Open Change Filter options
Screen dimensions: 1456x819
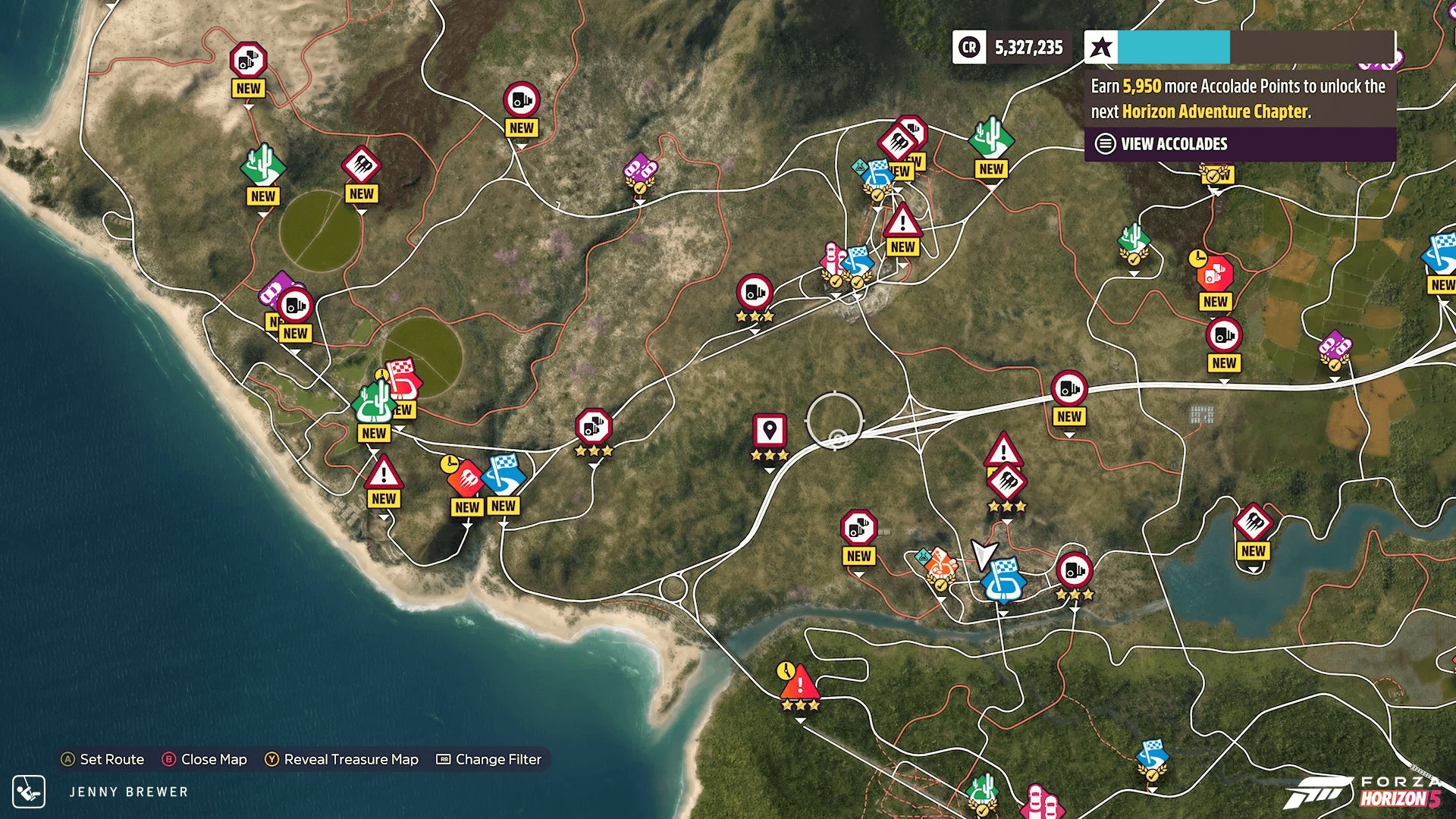click(x=493, y=759)
